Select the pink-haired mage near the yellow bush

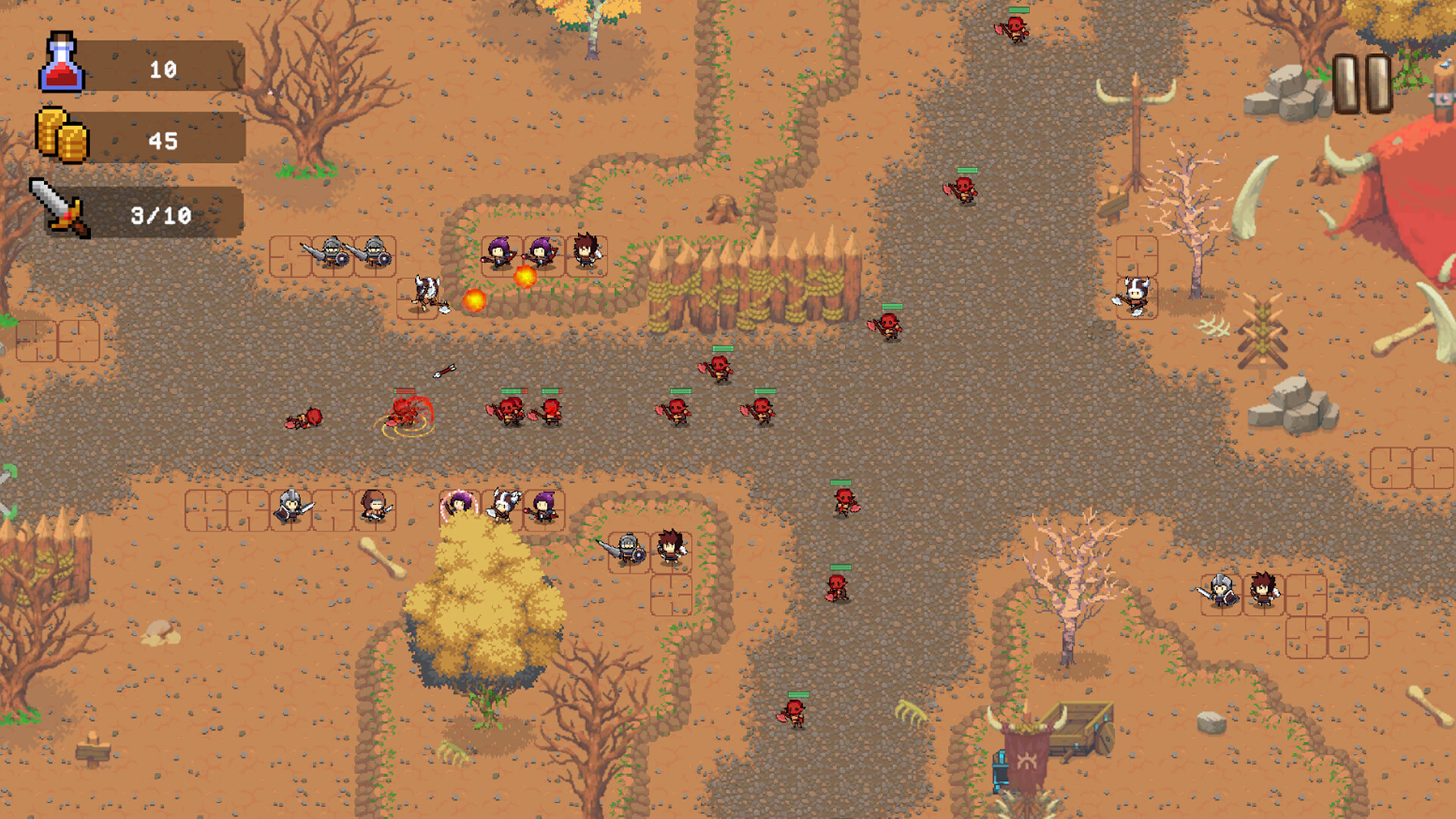459,504
